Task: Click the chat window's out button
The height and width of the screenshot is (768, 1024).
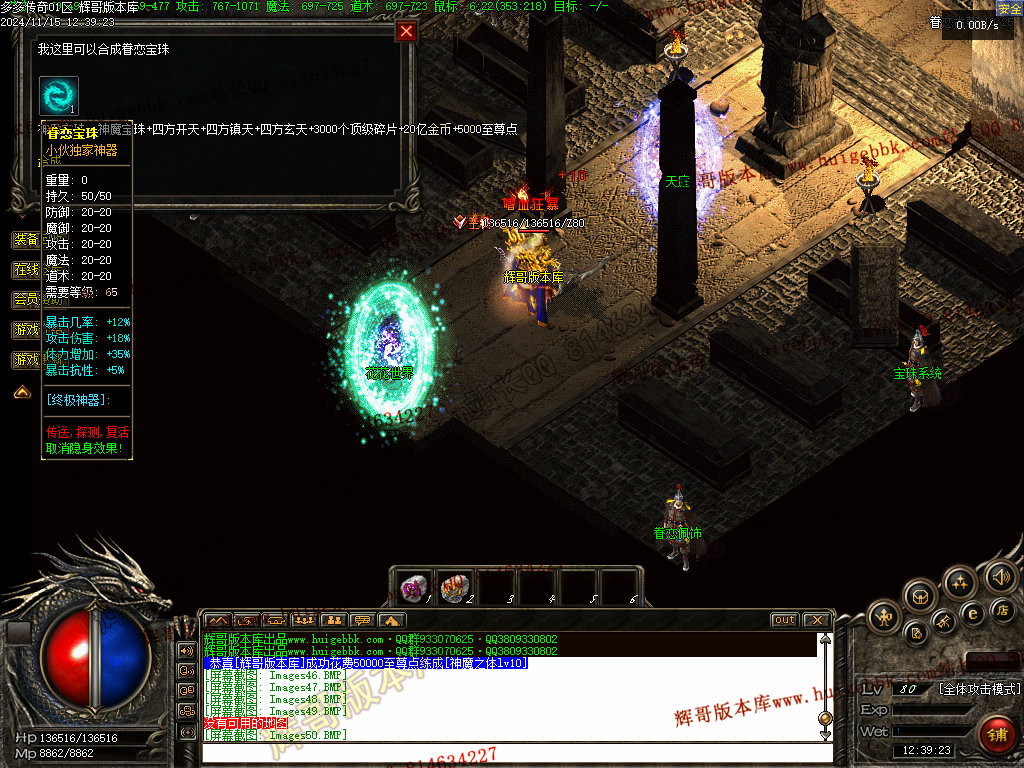Action: point(784,620)
